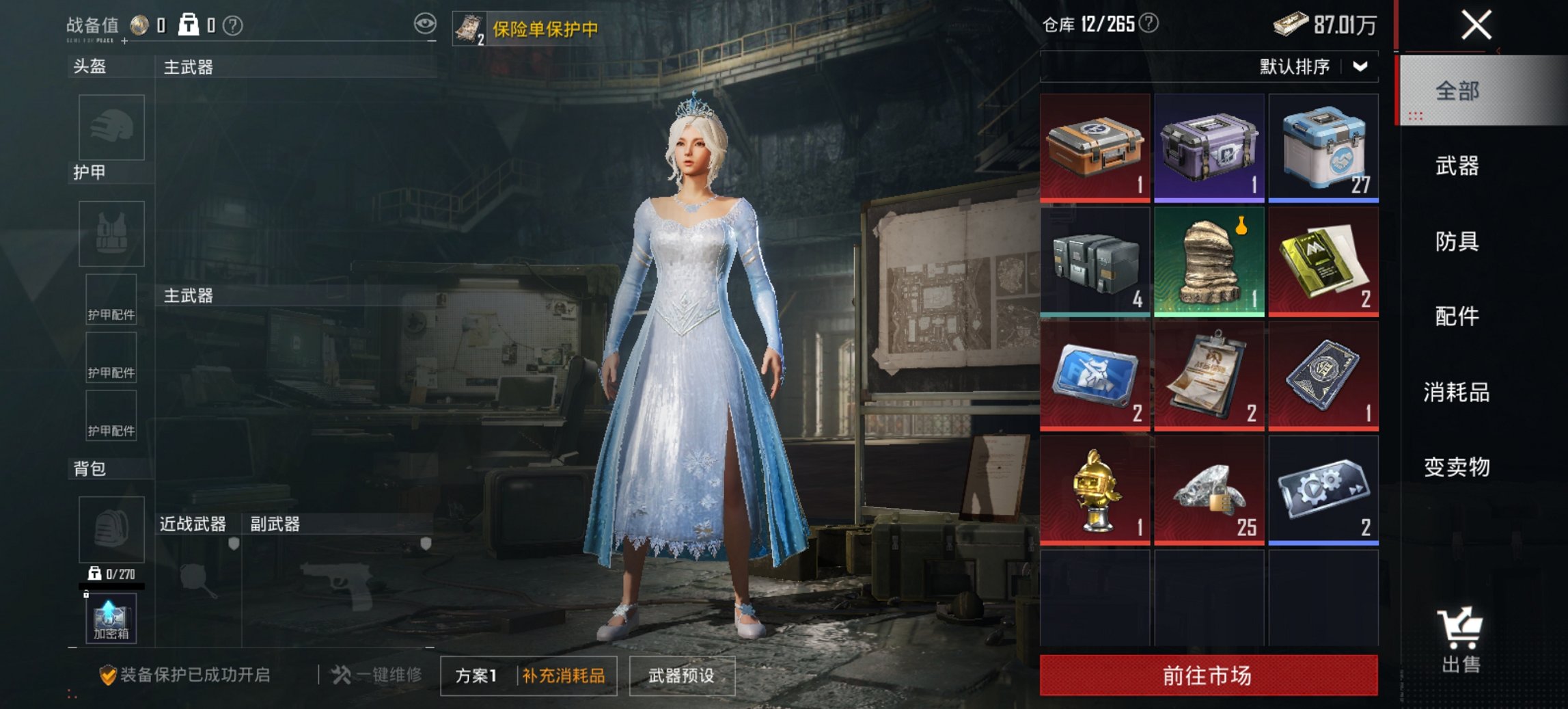Open the insurance banner 保险单保护中 icon
The image size is (1568, 709).
pos(470,29)
